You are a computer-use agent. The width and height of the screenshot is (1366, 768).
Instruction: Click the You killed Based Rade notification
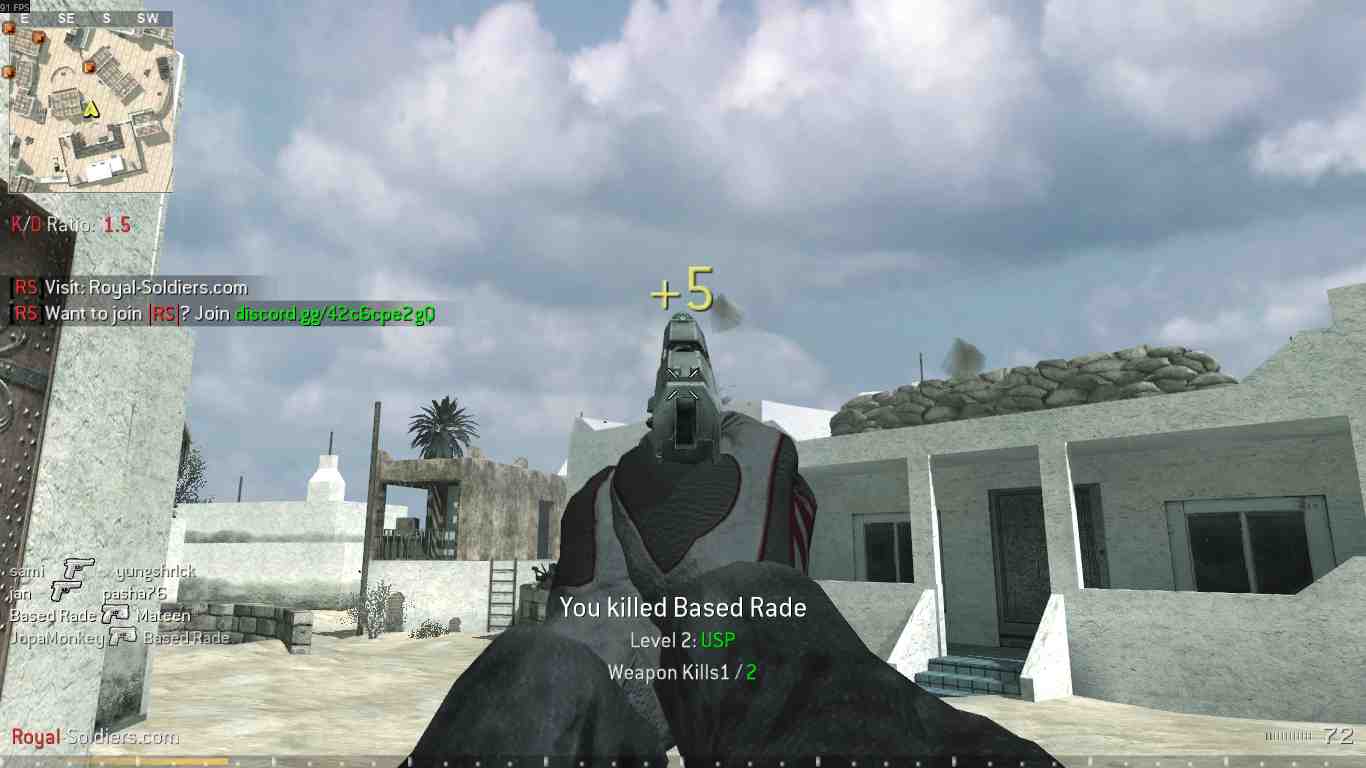point(683,607)
